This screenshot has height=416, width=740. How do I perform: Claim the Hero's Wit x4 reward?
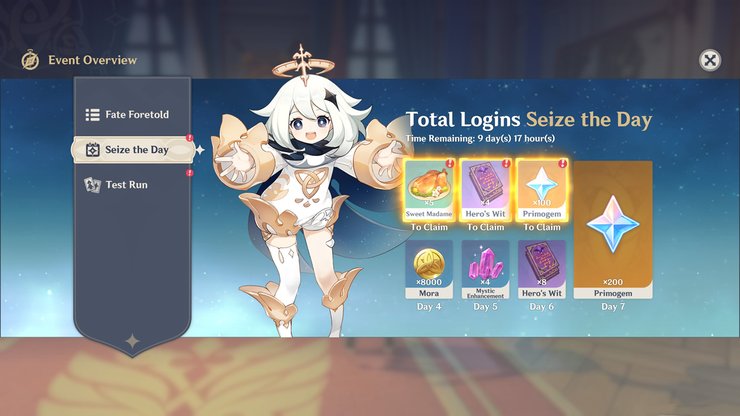coord(485,191)
